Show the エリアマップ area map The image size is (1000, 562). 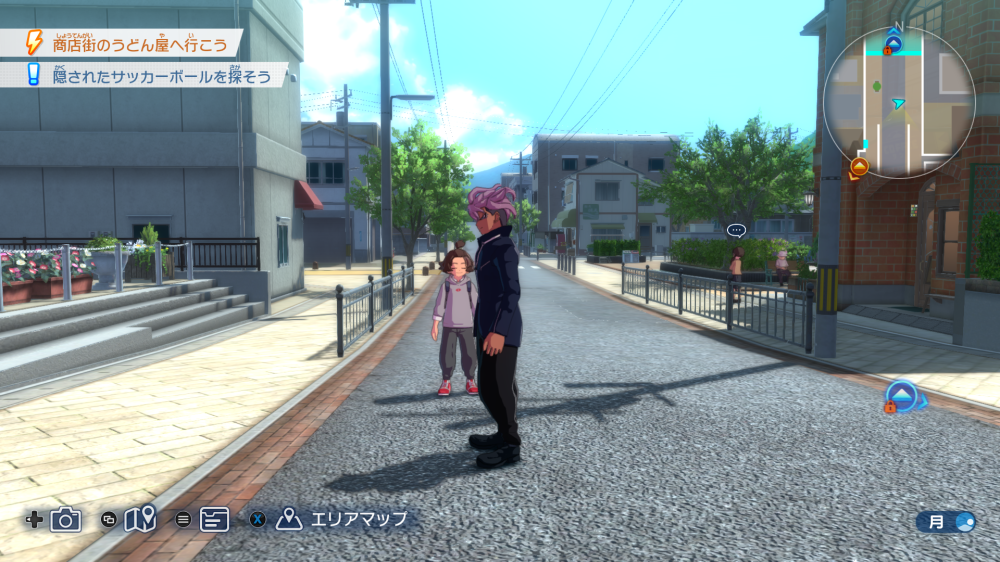coord(344,519)
